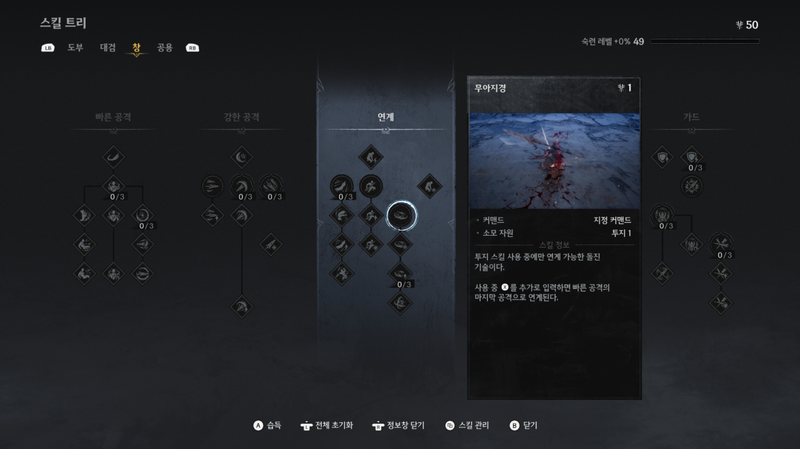Open the 대검 weapon tab
Image resolution: width=800 pixels, height=449 pixels.
point(108,47)
